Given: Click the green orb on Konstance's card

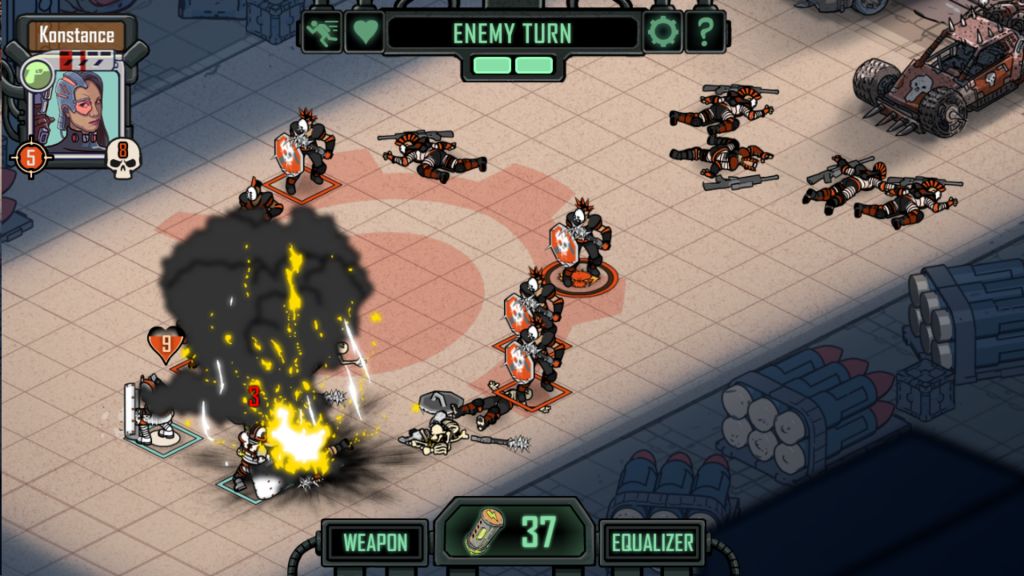Looking at the screenshot, I should (37, 75).
